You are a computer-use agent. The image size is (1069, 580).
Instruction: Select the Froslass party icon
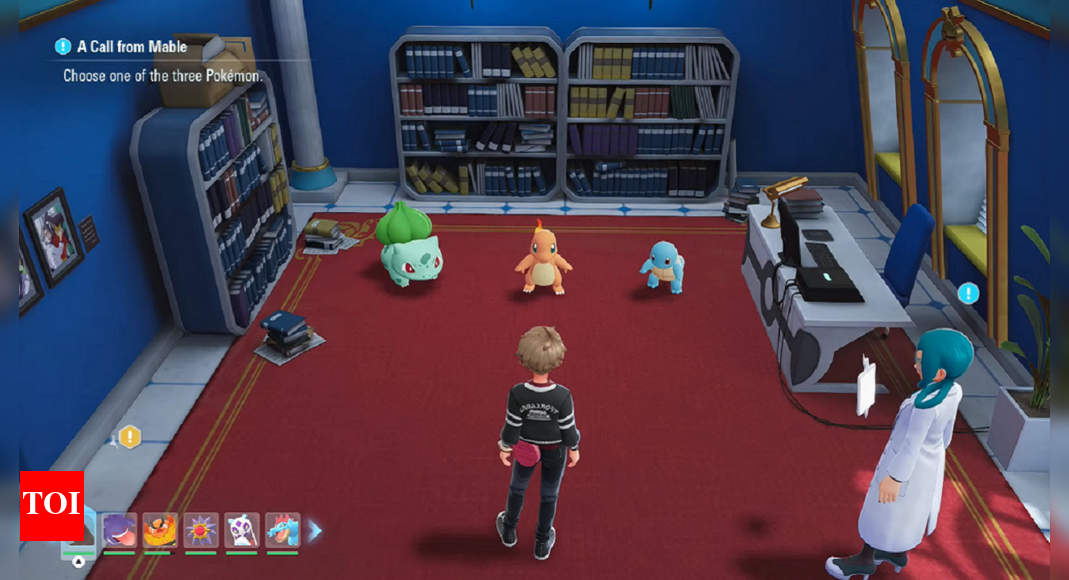click(242, 529)
